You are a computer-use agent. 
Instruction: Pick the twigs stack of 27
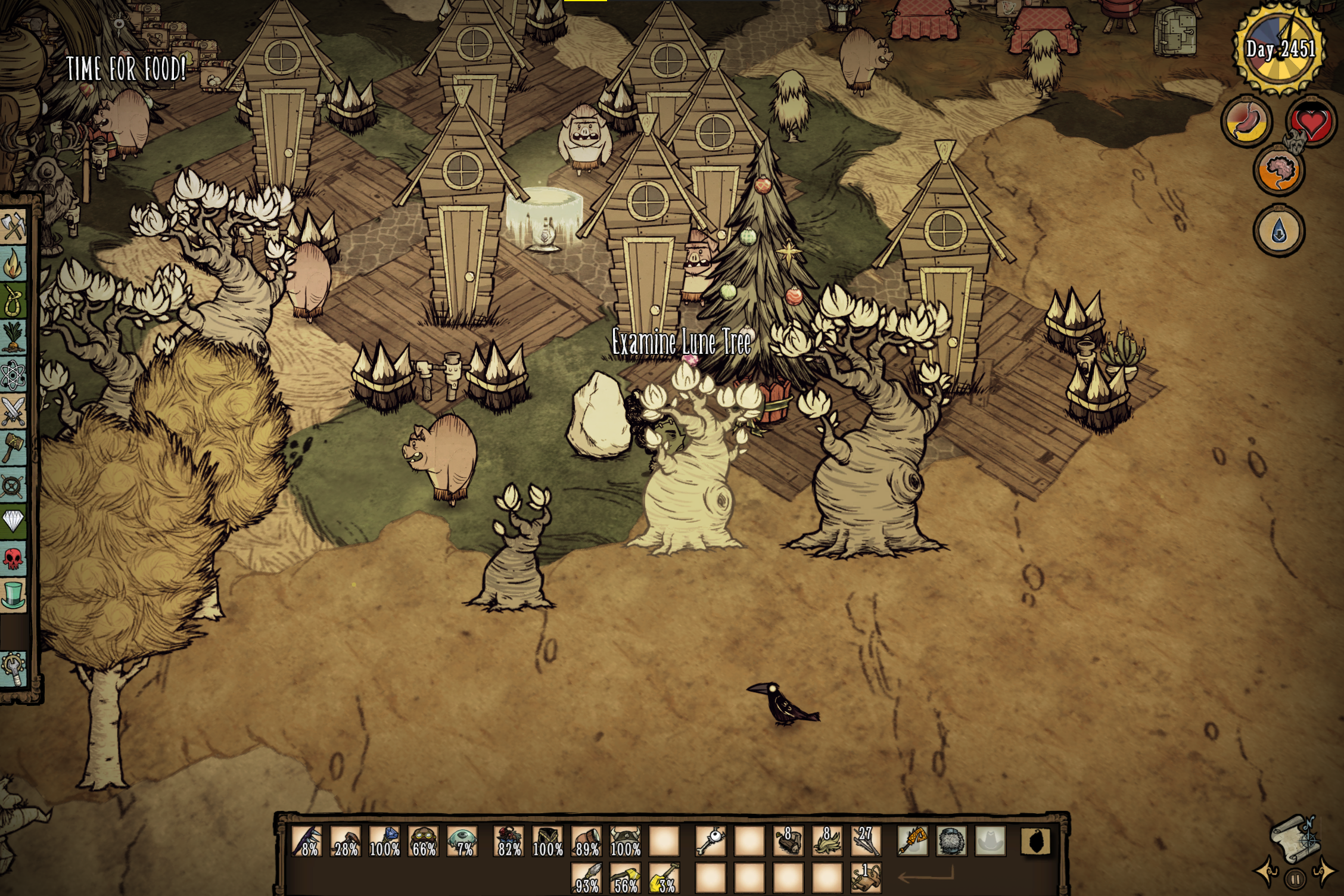coord(866,841)
